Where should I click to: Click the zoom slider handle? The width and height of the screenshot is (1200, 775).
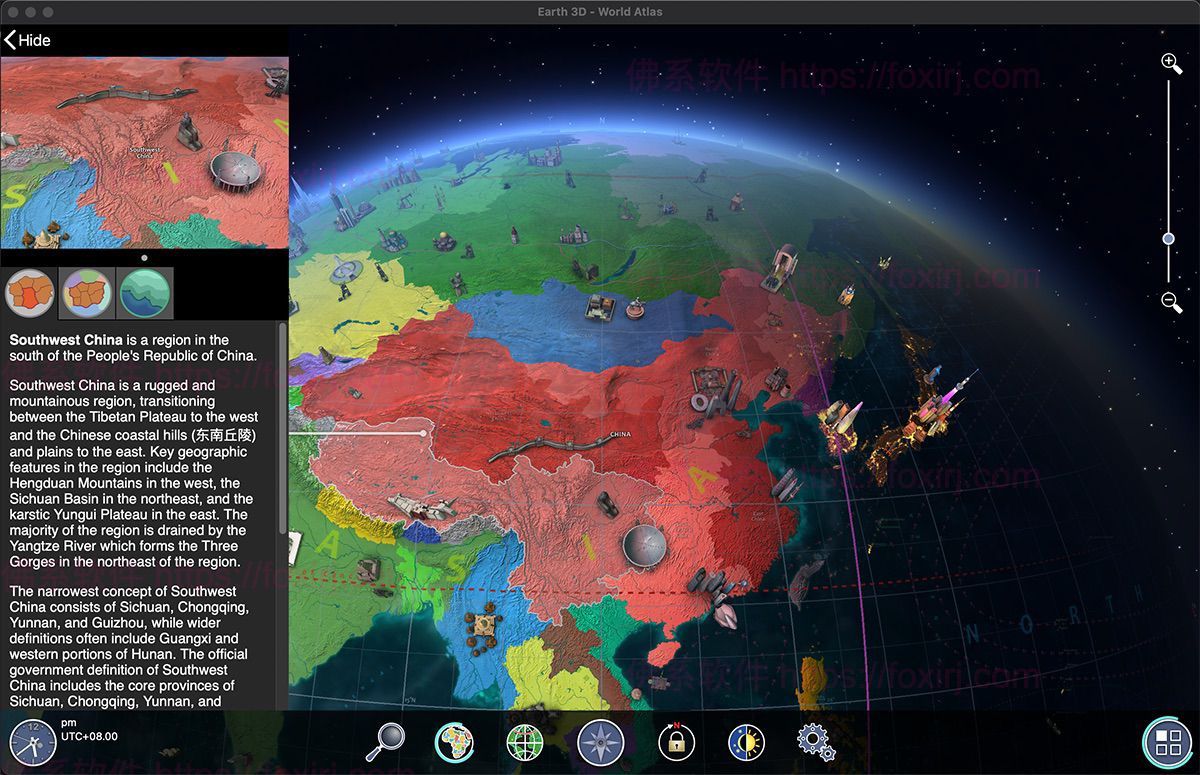click(1168, 239)
